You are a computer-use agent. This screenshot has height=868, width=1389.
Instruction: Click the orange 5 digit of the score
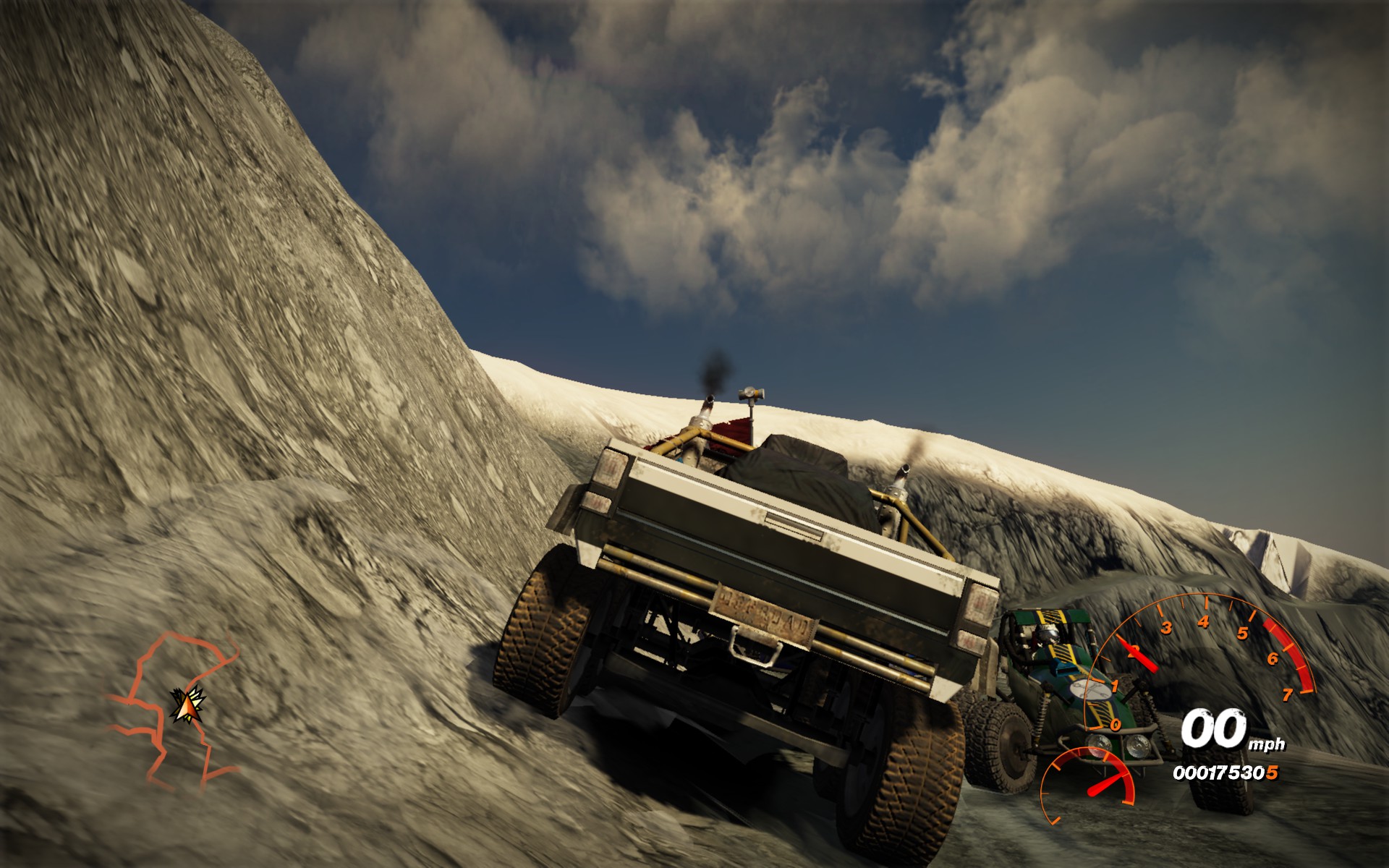1272,774
